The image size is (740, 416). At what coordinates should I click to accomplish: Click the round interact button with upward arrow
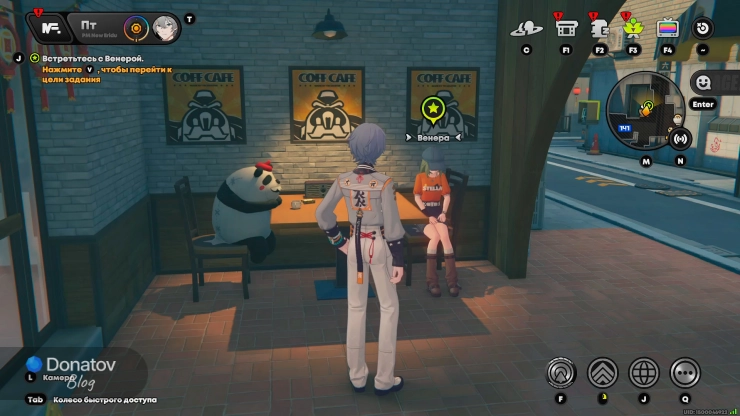pyautogui.click(x=561, y=372)
